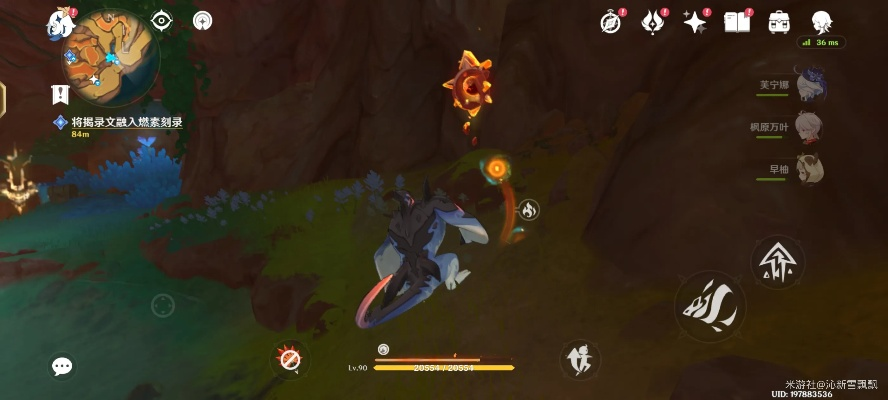Switch to party member 枫原万叶
This screenshot has height=400, width=888.
(x=809, y=127)
